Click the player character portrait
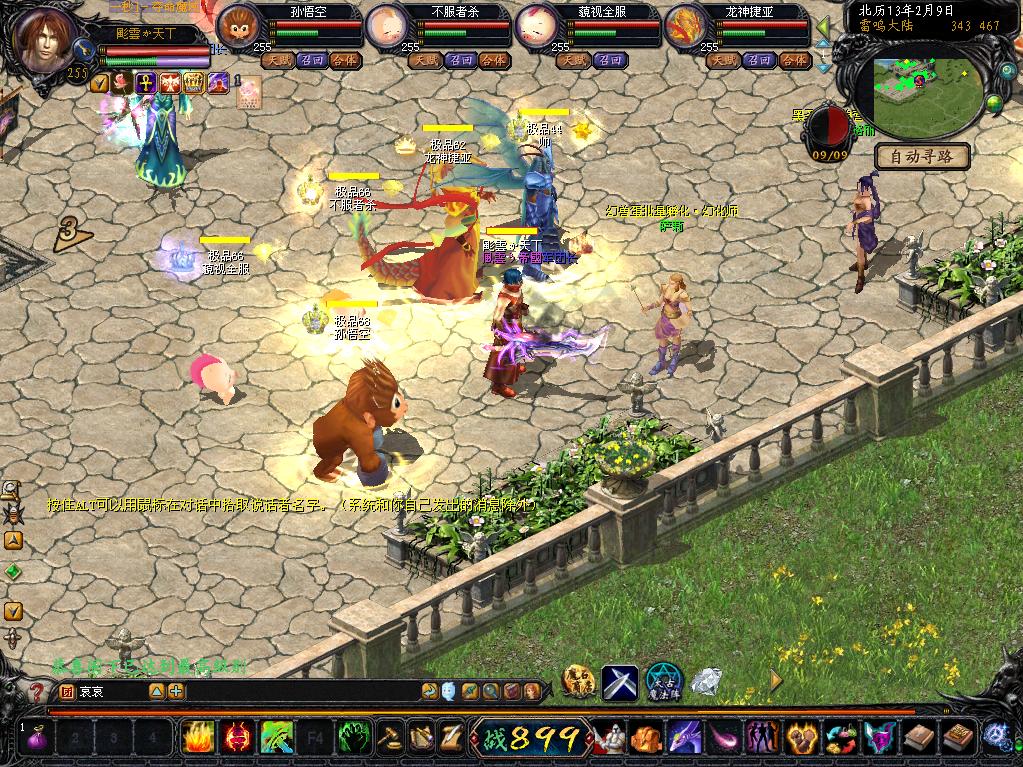The image size is (1023, 767). click(43, 40)
